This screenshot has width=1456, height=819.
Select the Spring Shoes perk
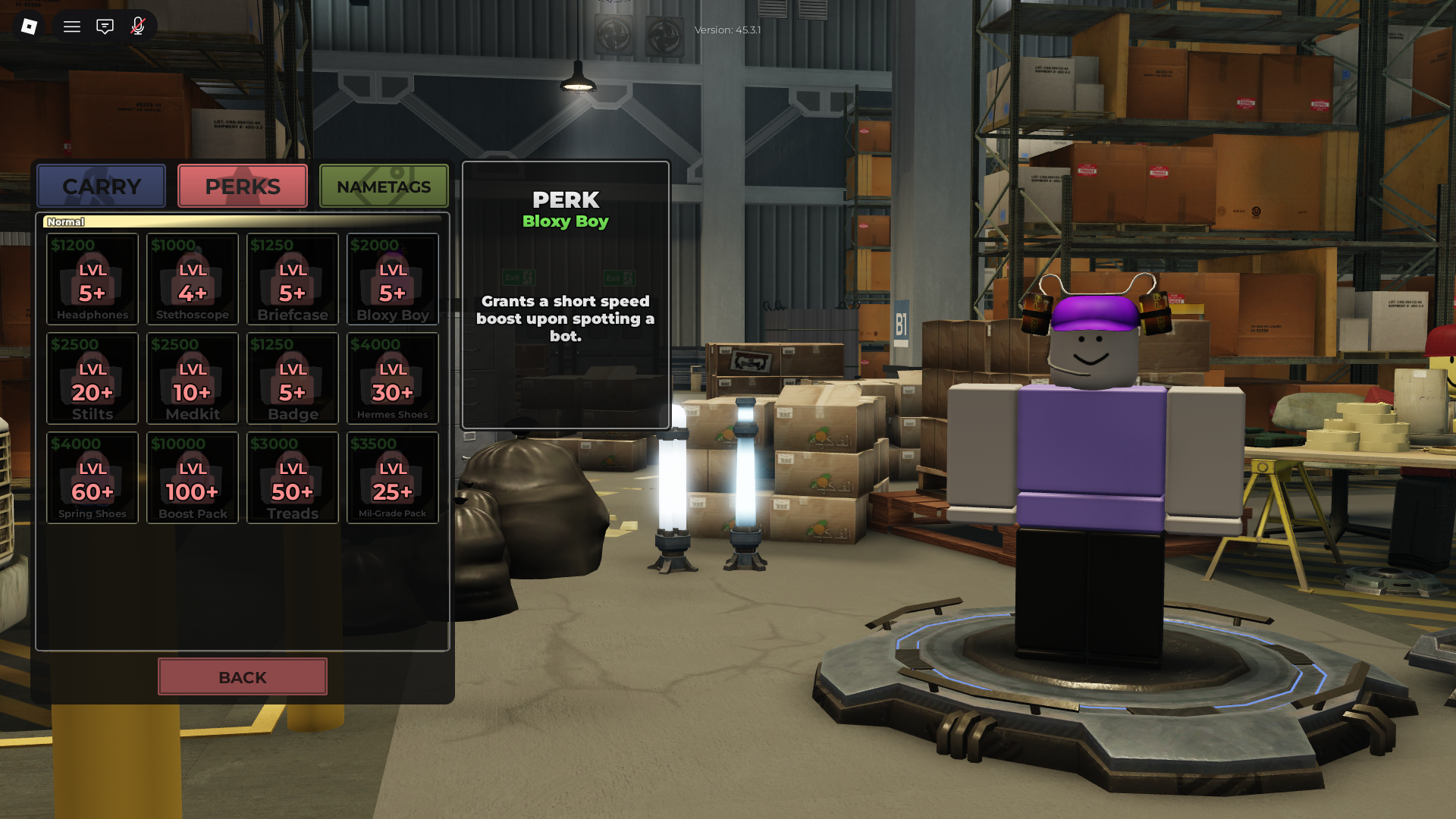[92, 477]
